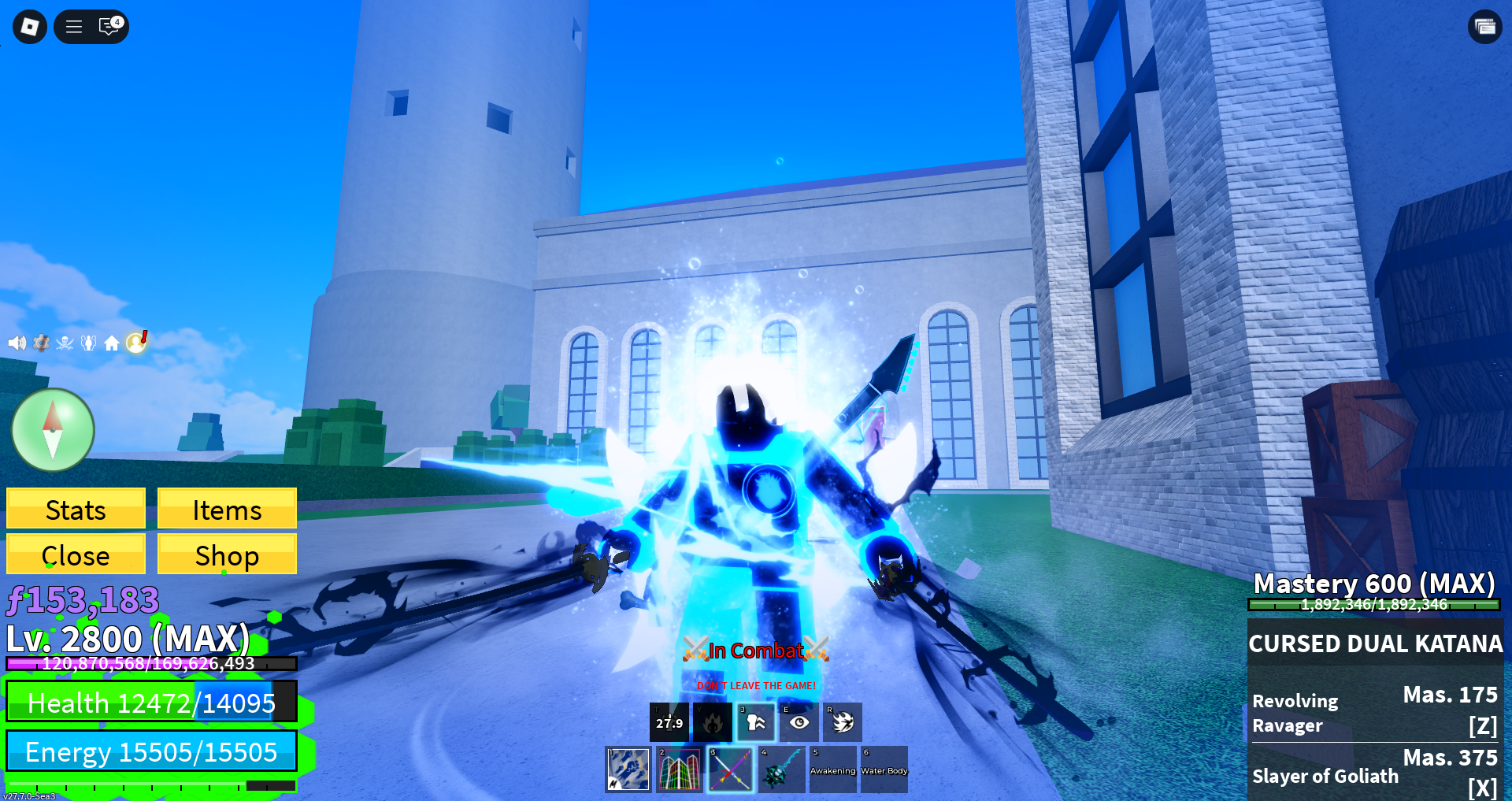This screenshot has width=1512, height=801.
Task: Select the Awakening hotbar slot
Action: click(832, 769)
